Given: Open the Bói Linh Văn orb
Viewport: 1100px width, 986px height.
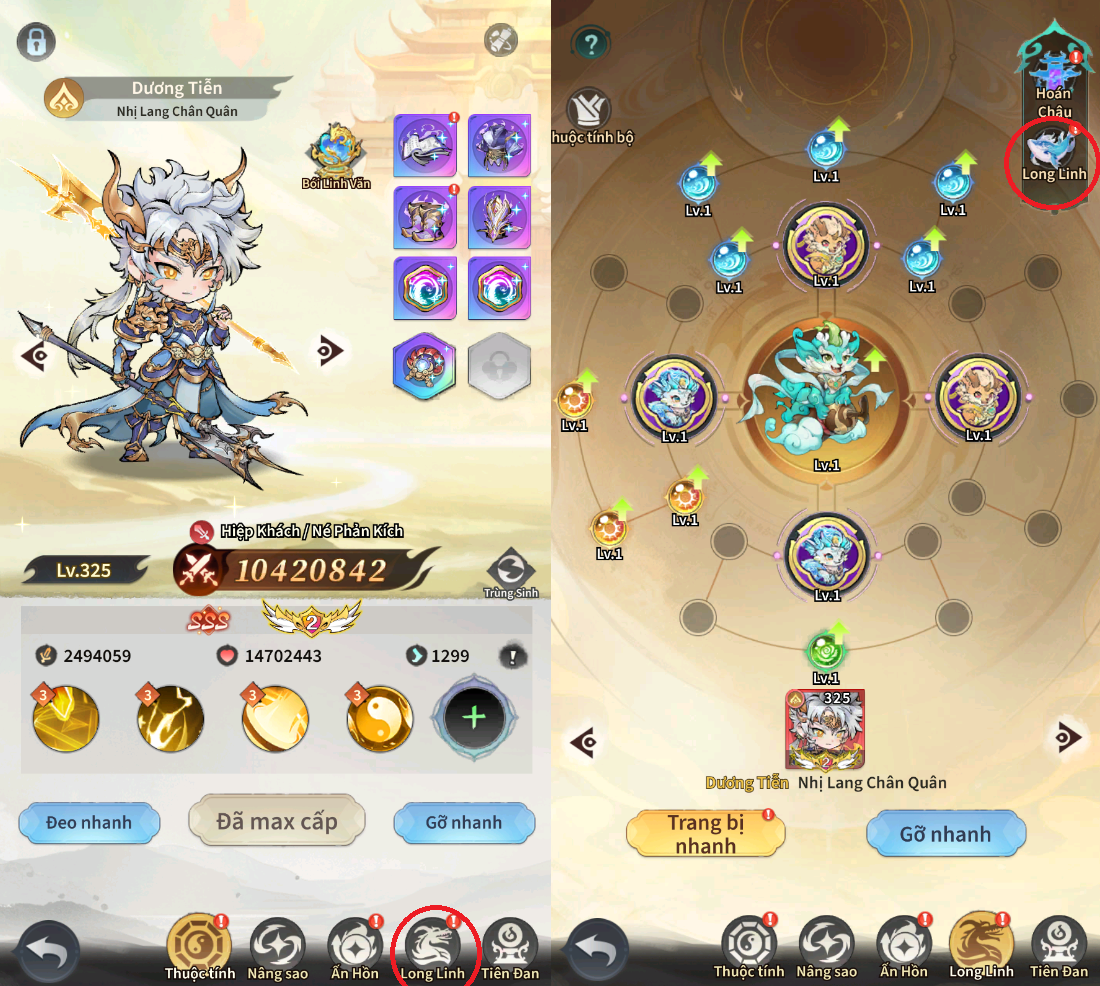Looking at the screenshot, I should pos(335,150).
